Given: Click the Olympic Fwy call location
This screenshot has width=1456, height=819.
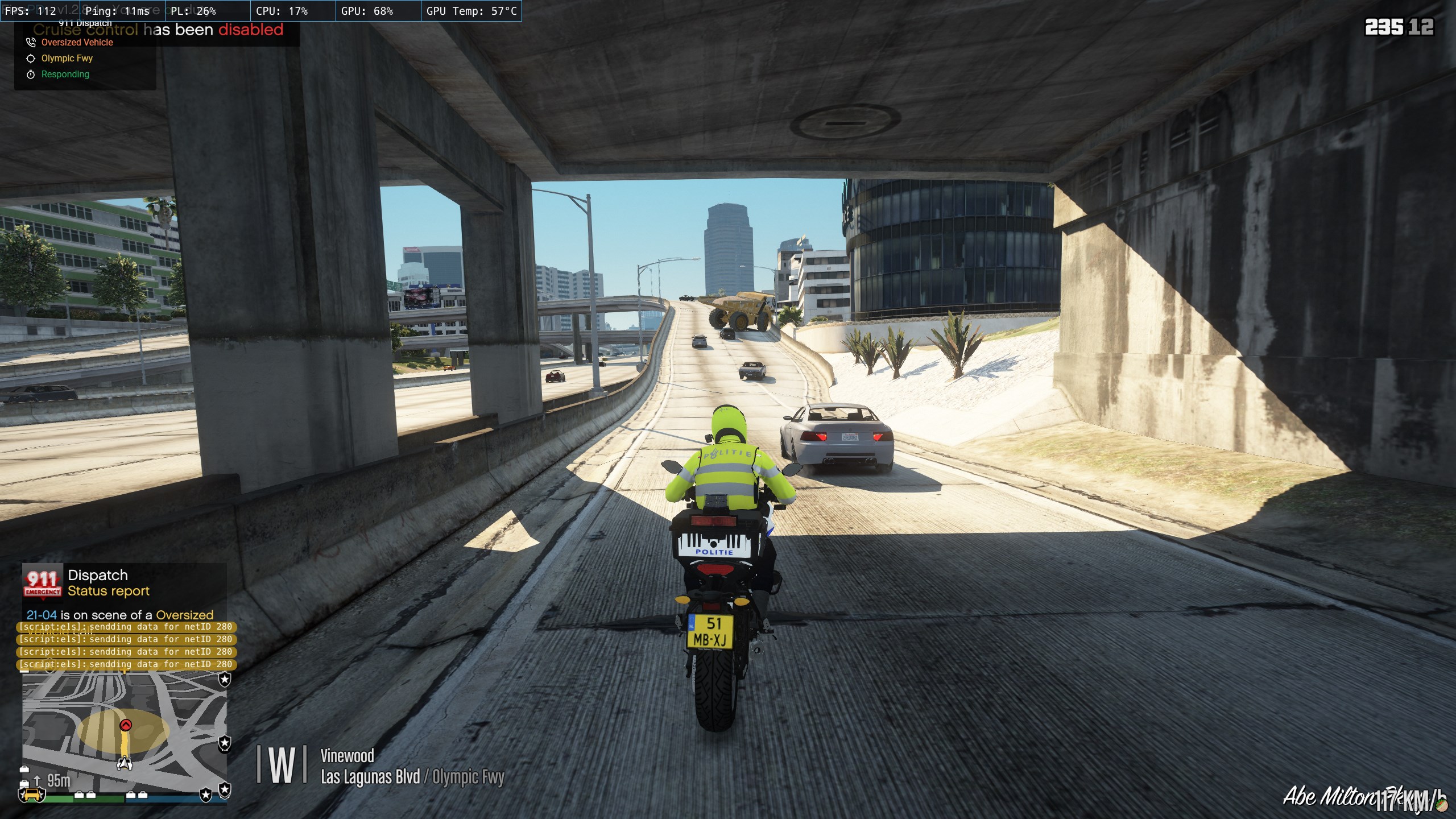Looking at the screenshot, I should tap(67, 59).
